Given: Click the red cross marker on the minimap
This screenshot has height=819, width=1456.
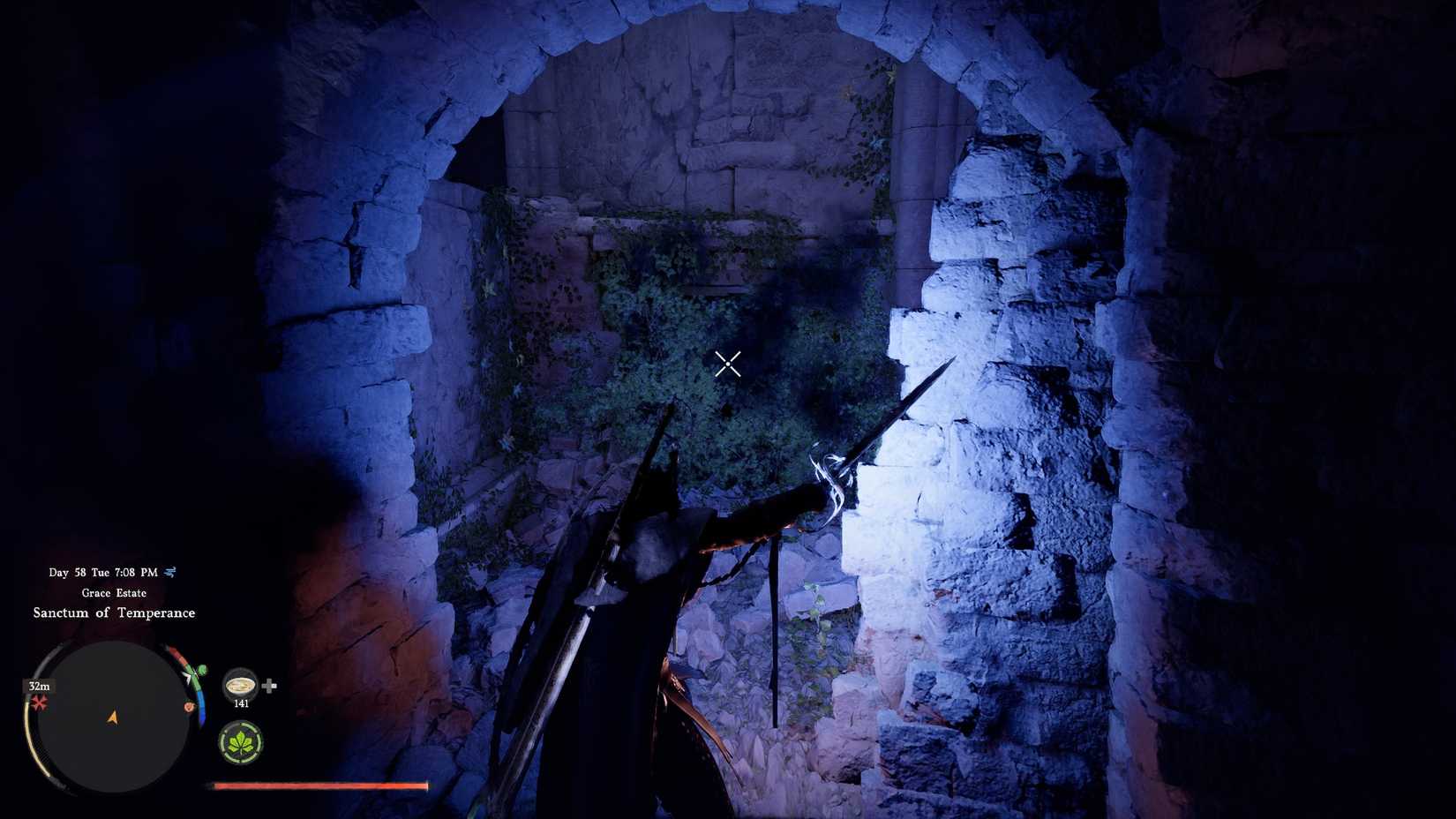Looking at the screenshot, I should 38,703.
